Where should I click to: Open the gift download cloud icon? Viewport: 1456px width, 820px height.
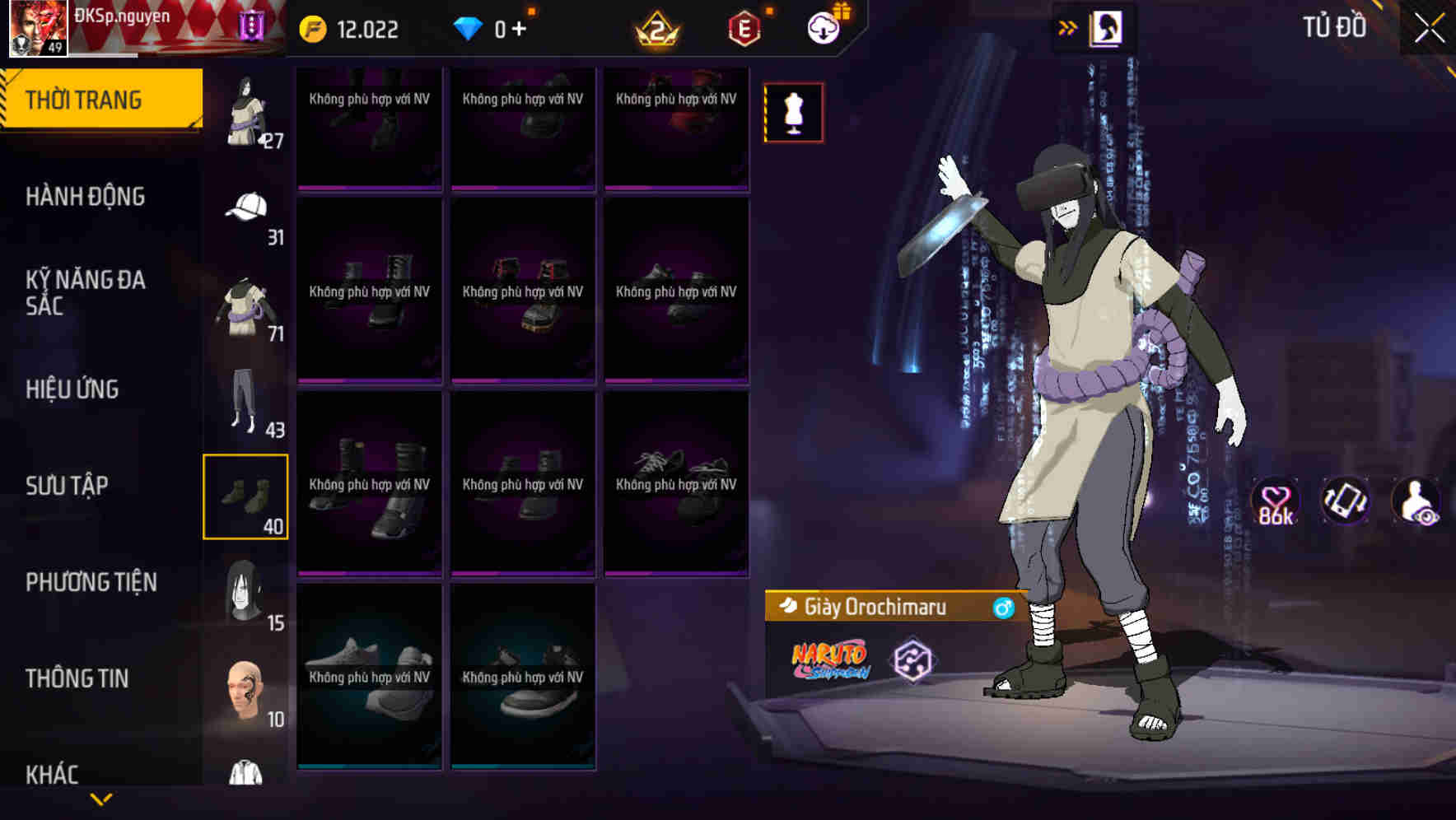coord(824,27)
